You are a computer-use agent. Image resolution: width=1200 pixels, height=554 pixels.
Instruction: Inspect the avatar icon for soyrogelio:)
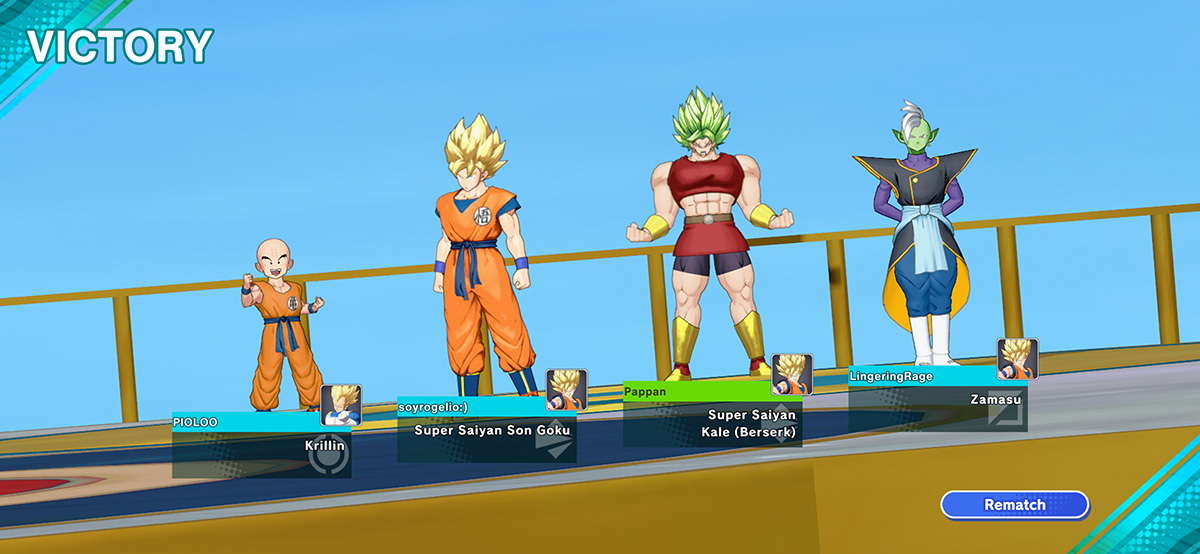566,390
